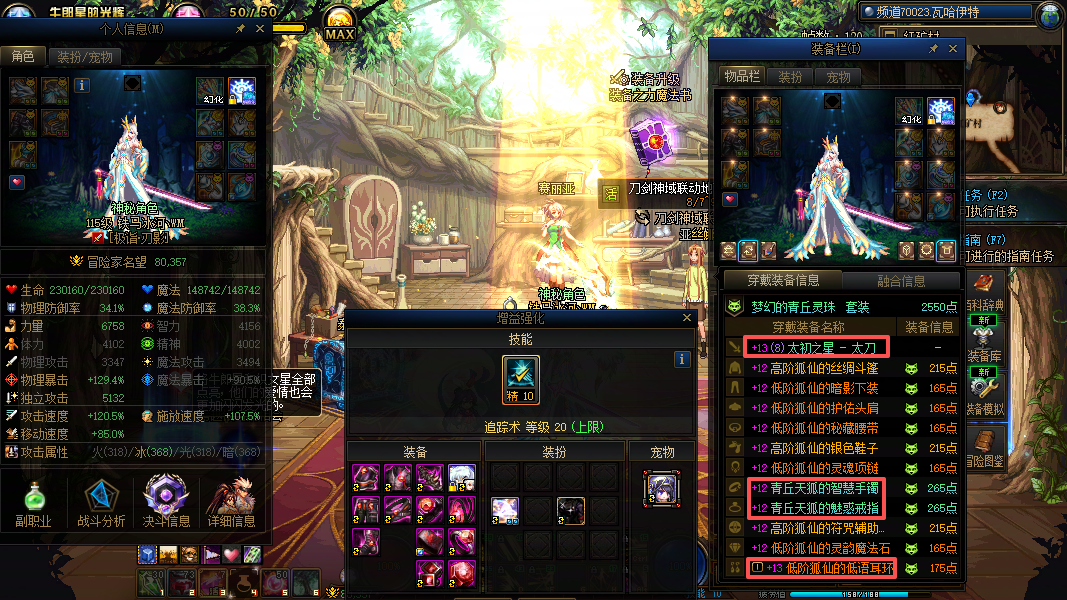Switch to the 装扮/宠物 tab in character info
Screen dimensions: 1067x600
pos(83,57)
